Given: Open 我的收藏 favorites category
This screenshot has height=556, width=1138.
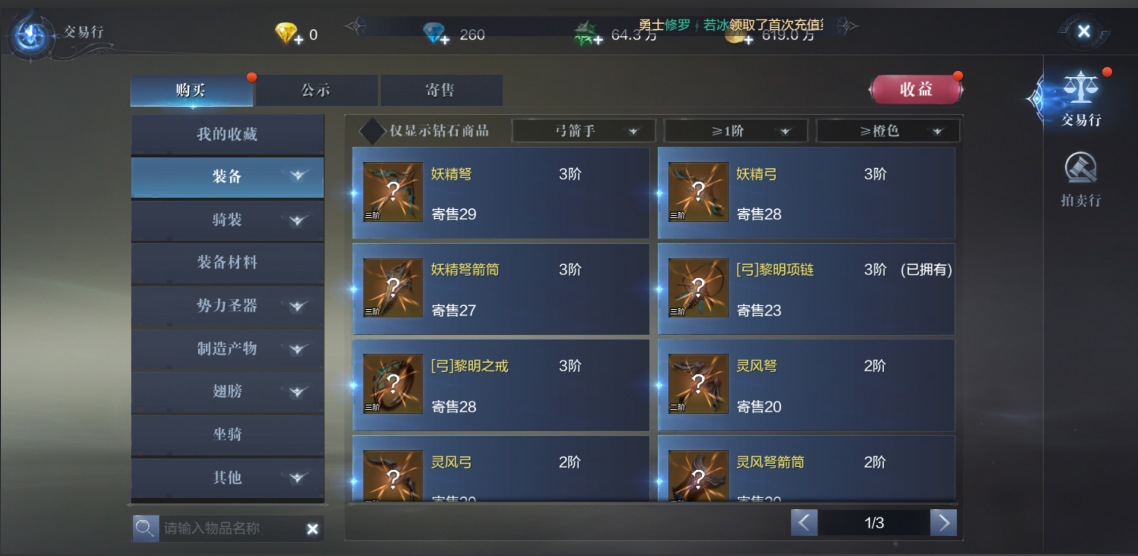Looking at the screenshot, I should click(227, 134).
